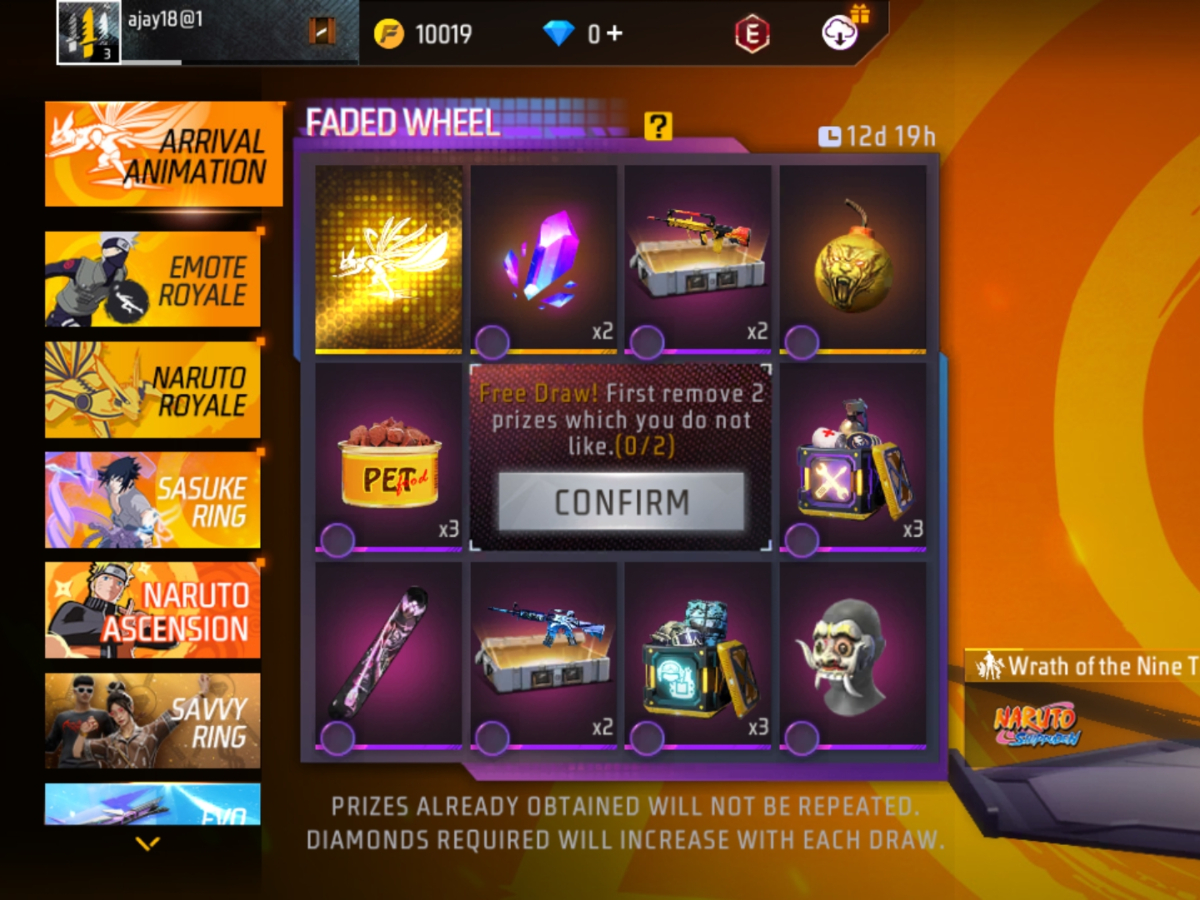Remove the purple crystal prize
The width and height of the screenshot is (1200, 900).
click(544, 259)
